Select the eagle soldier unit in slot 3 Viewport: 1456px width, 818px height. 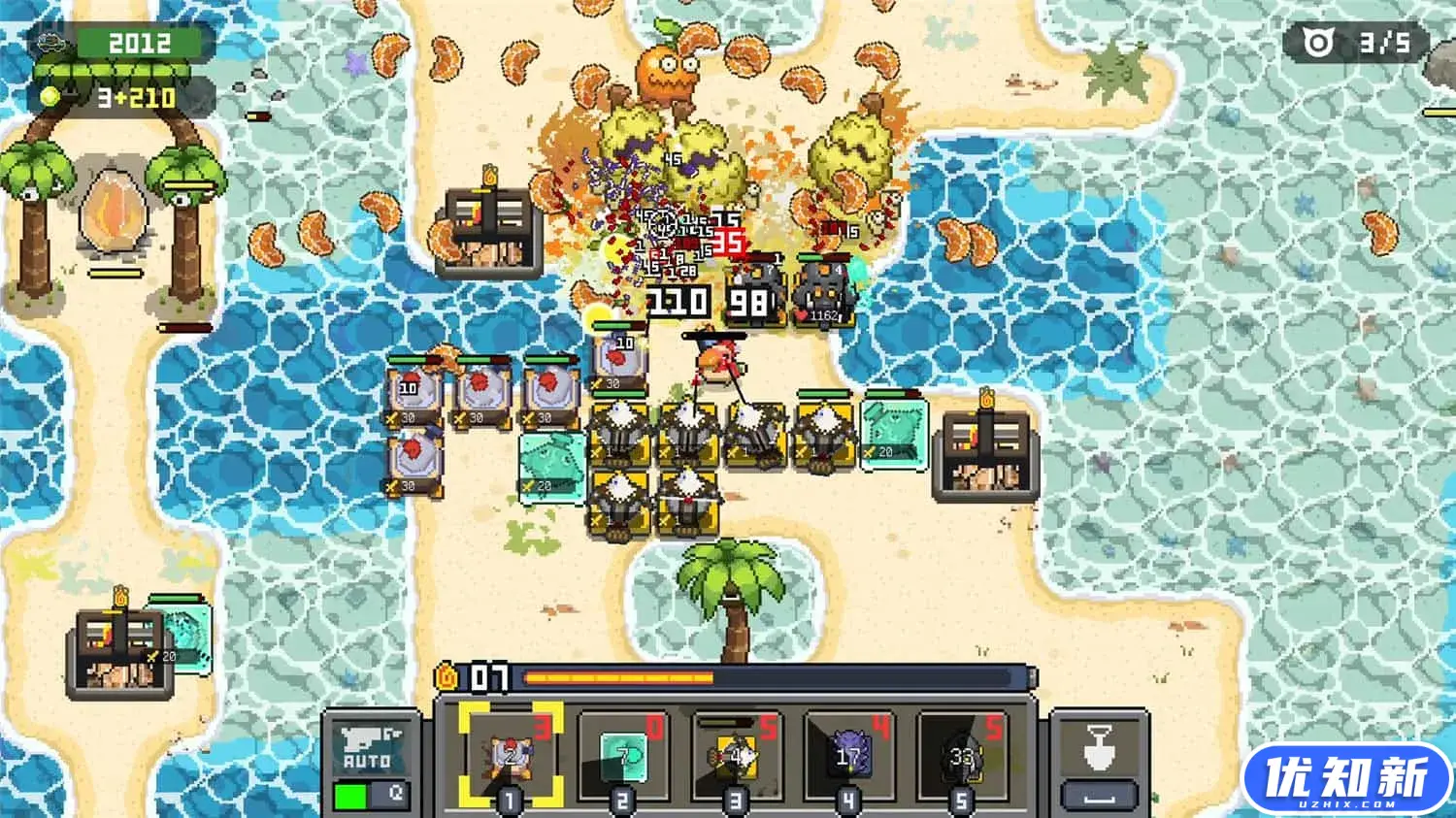point(737,755)
